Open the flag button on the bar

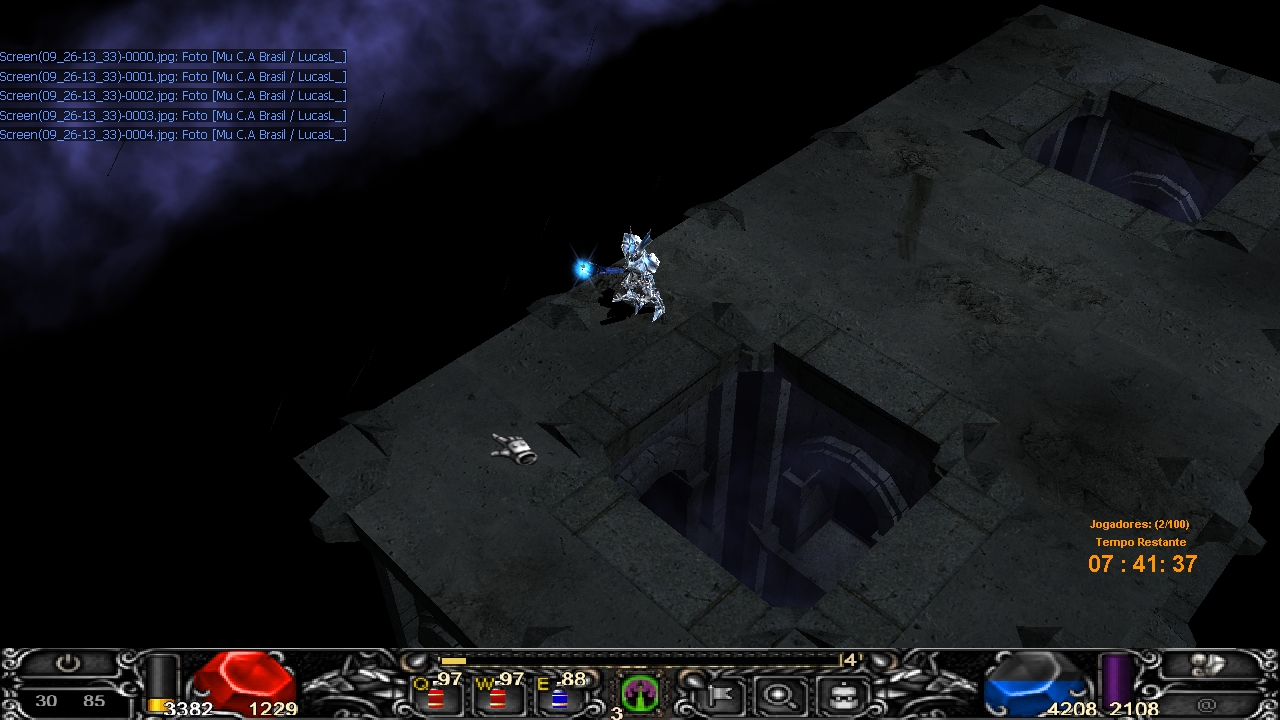pos(717,694)
